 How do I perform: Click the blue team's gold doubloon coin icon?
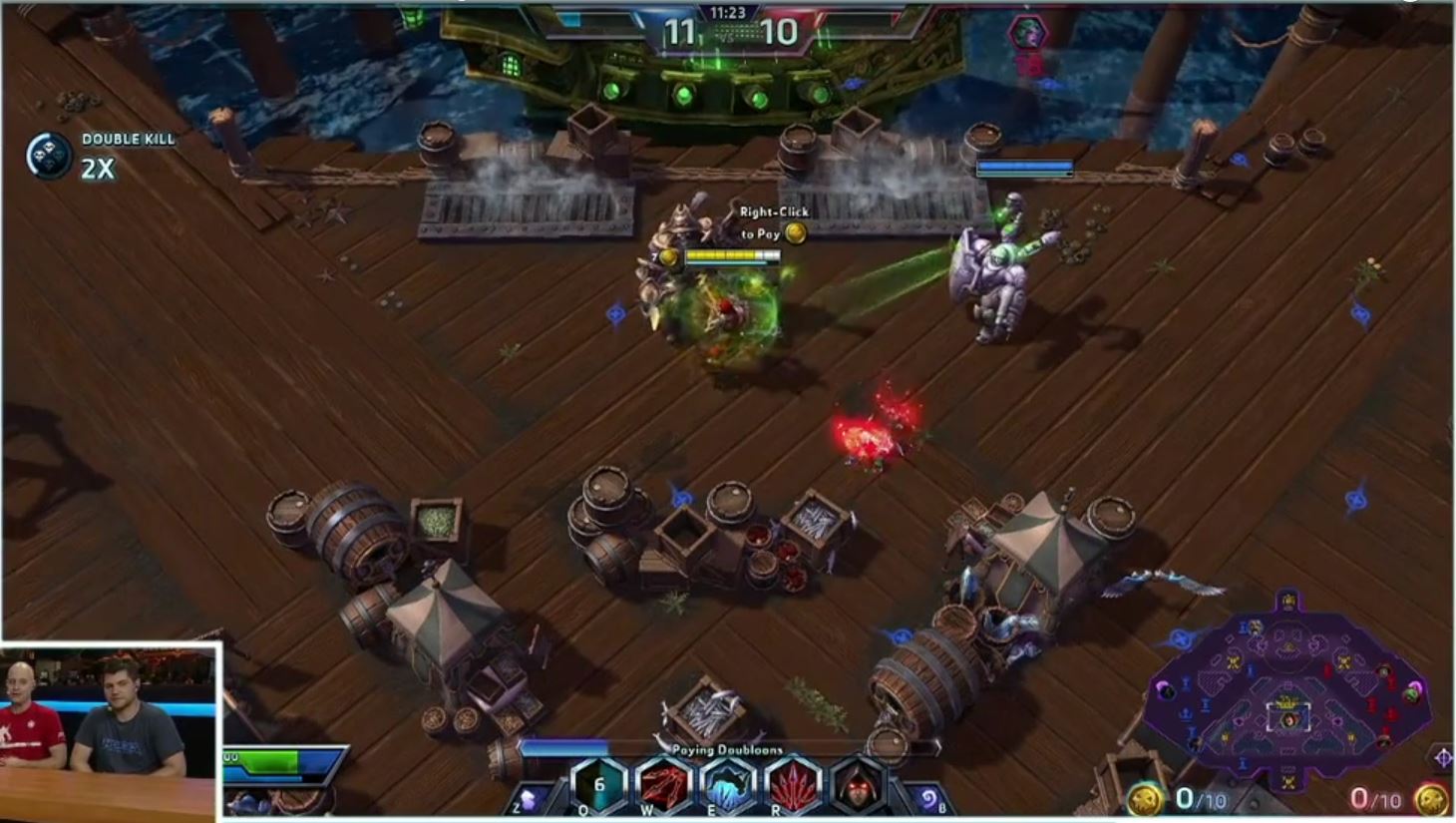(x=1145, y=799)
